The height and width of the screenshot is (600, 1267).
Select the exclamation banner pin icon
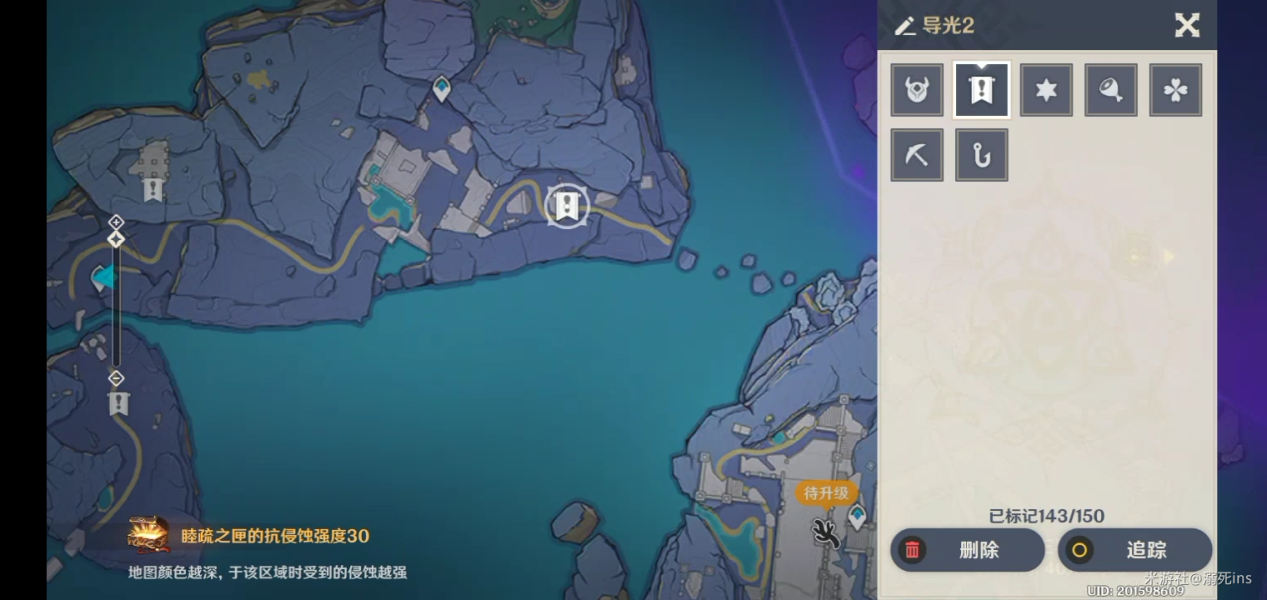982,90
